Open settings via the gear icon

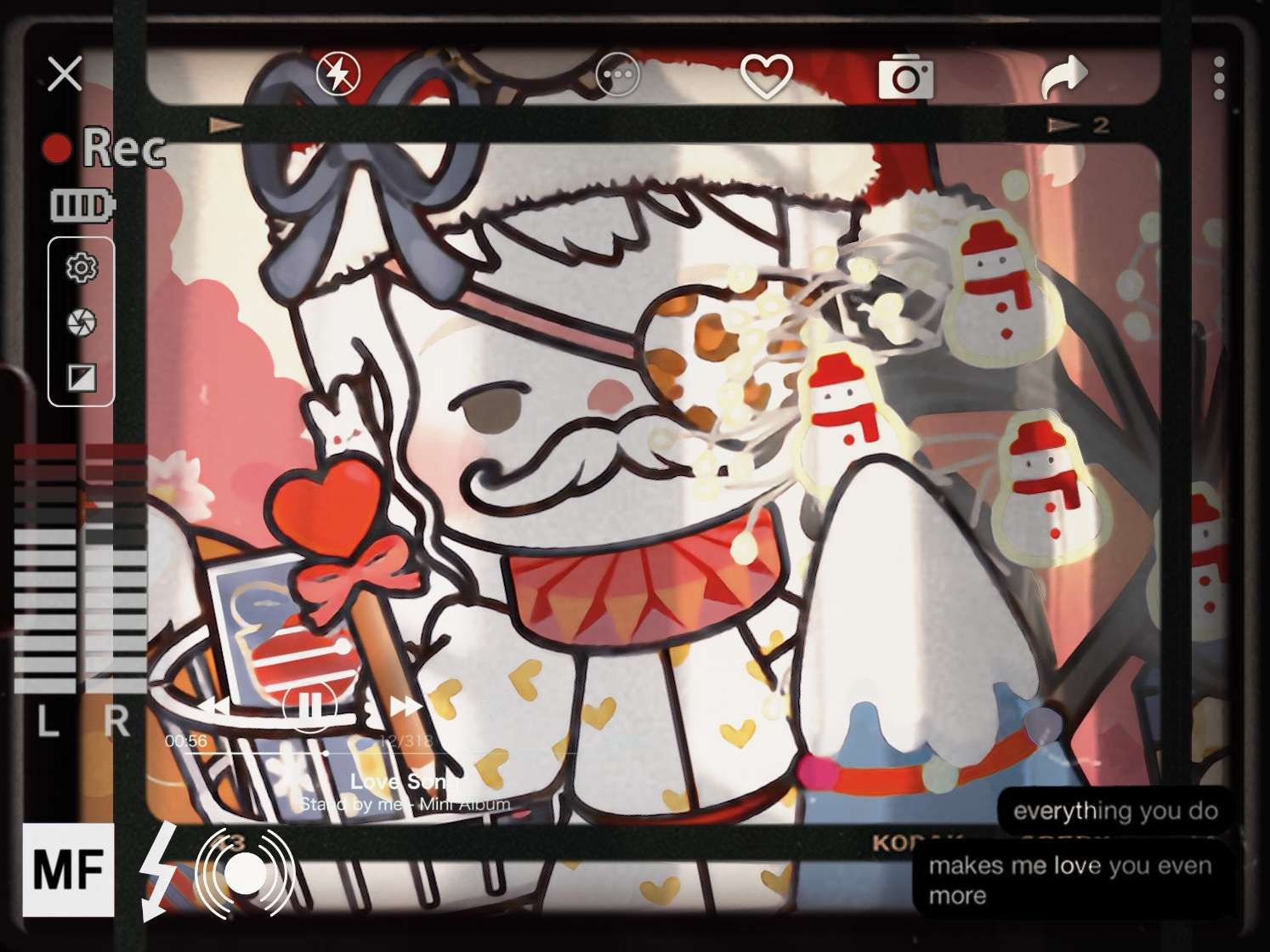(x=82, y=268)
